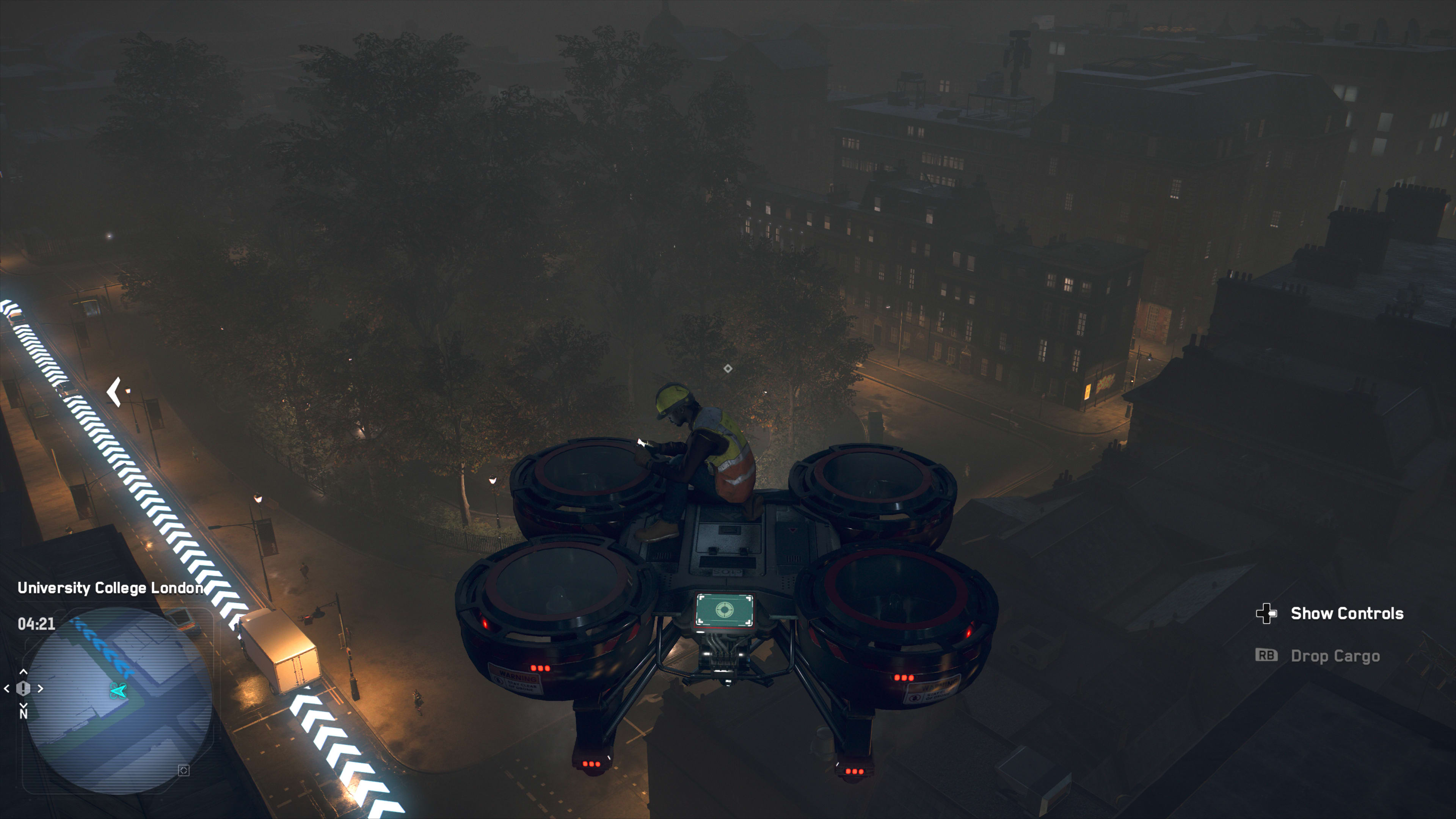This screenshot has height=819, width=1456.
Task: Choose the Drop Cargo action
Action: (1335, 656)
